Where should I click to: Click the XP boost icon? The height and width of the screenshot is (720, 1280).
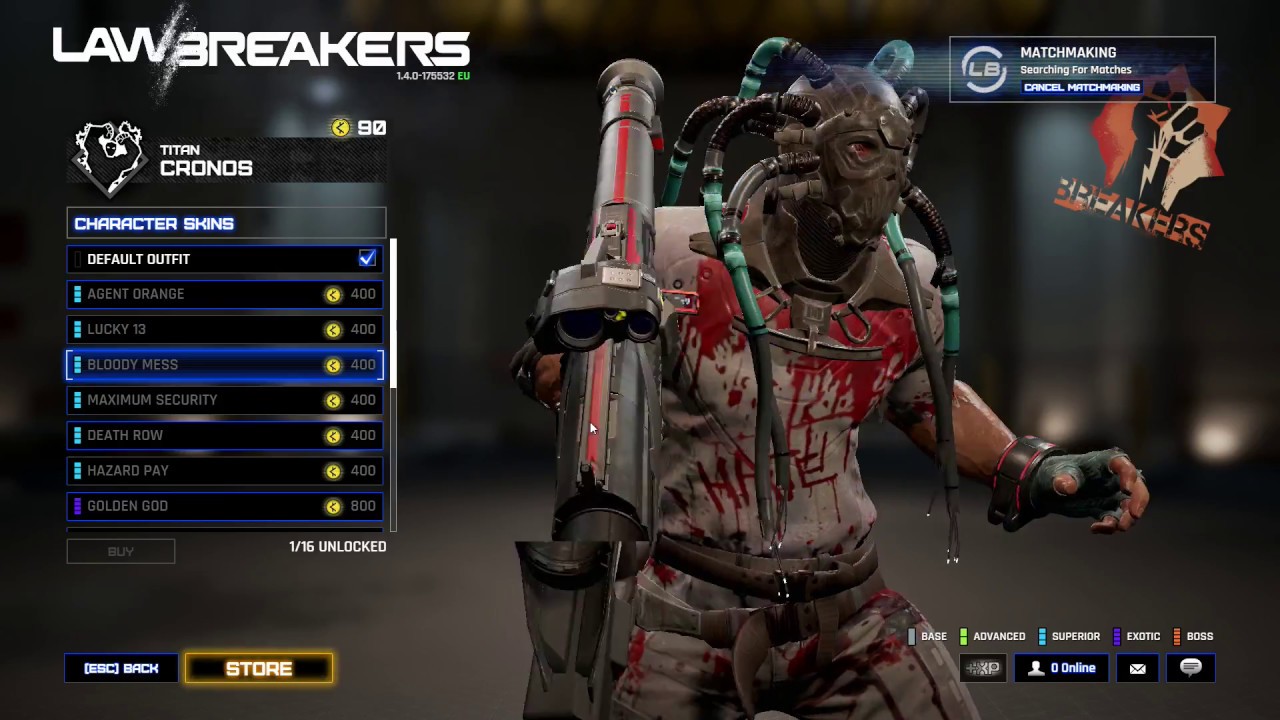[983, 668]
